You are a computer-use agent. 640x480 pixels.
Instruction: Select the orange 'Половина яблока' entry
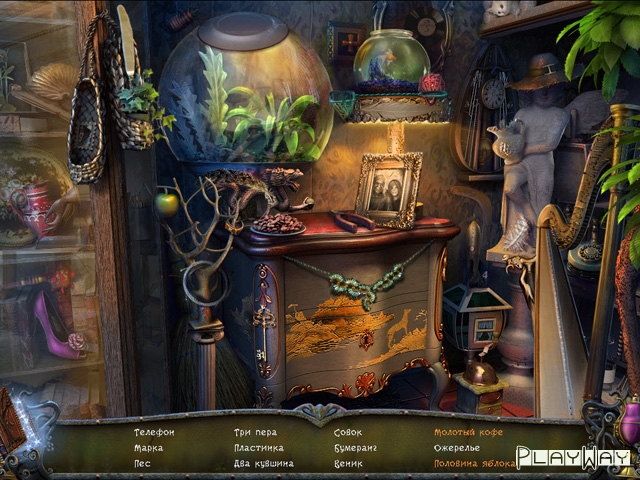474,464
